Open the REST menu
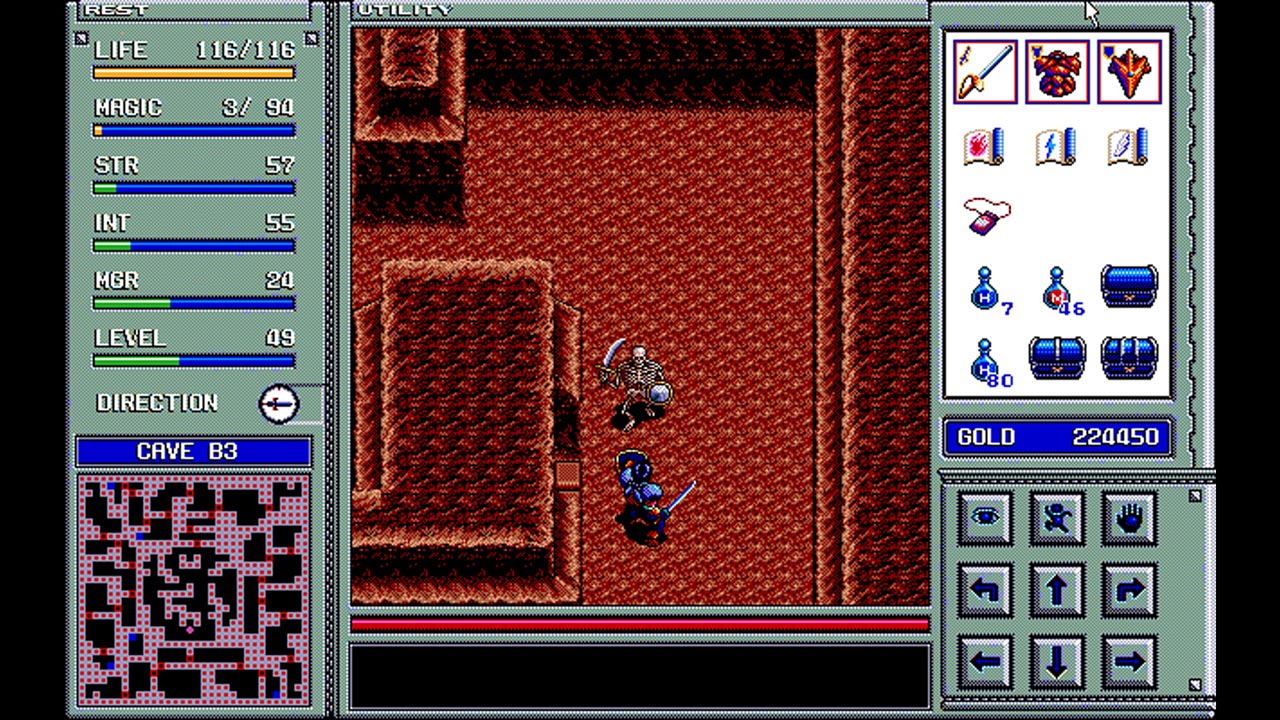The width and height of the screenshot is (1280, 720). [113, 9]
